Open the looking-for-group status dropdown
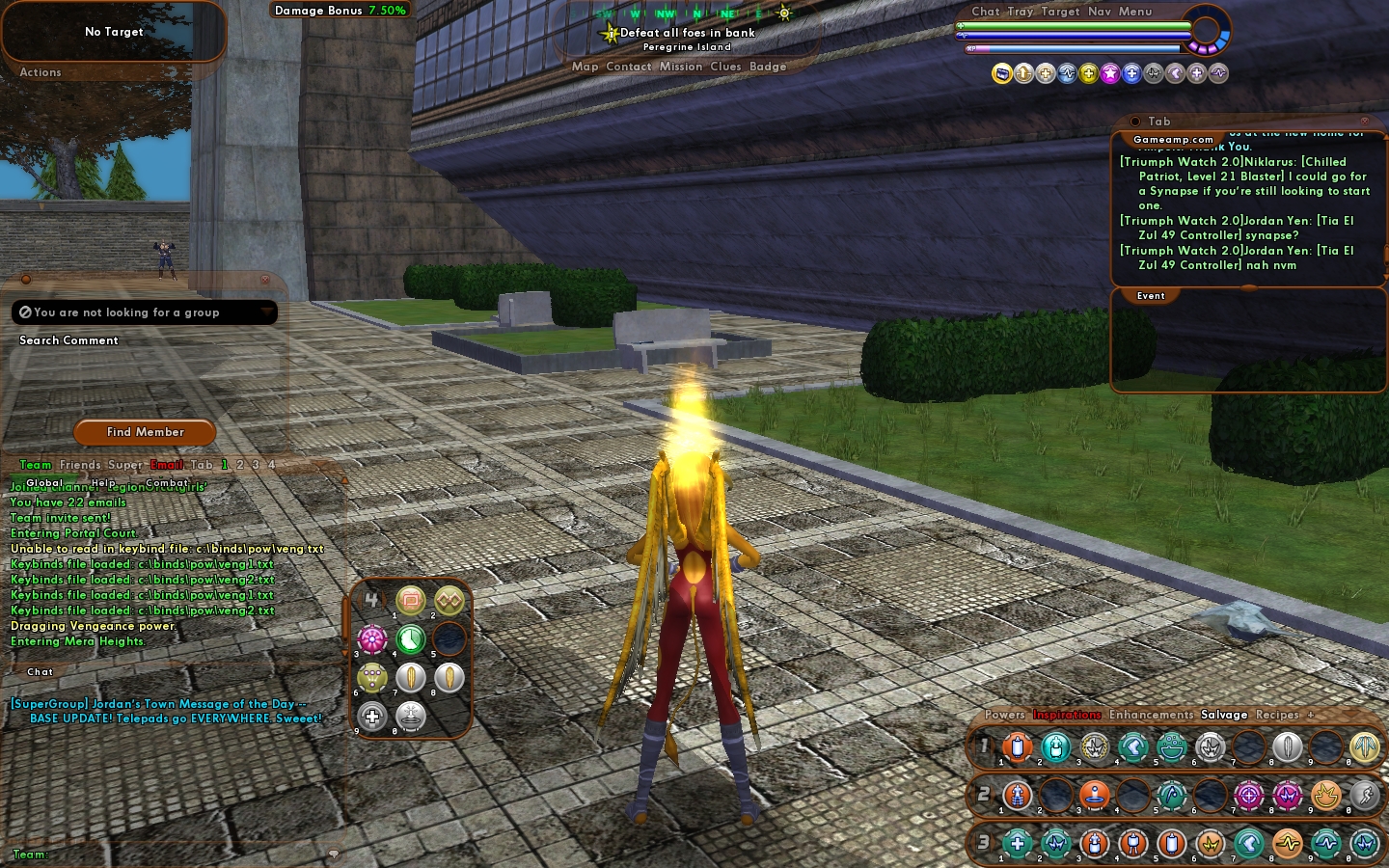The width and height of the screenshot is (1389, 868). pyautogui.click(x=266, y=312)
